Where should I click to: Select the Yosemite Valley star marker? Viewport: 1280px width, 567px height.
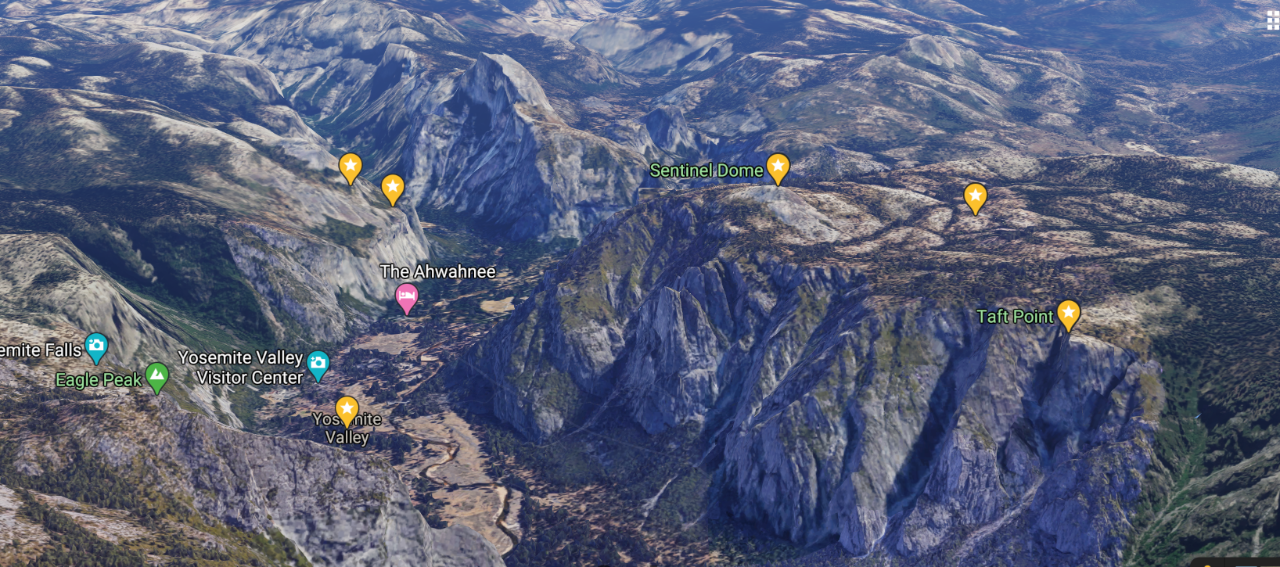click(x=347, y=410)
